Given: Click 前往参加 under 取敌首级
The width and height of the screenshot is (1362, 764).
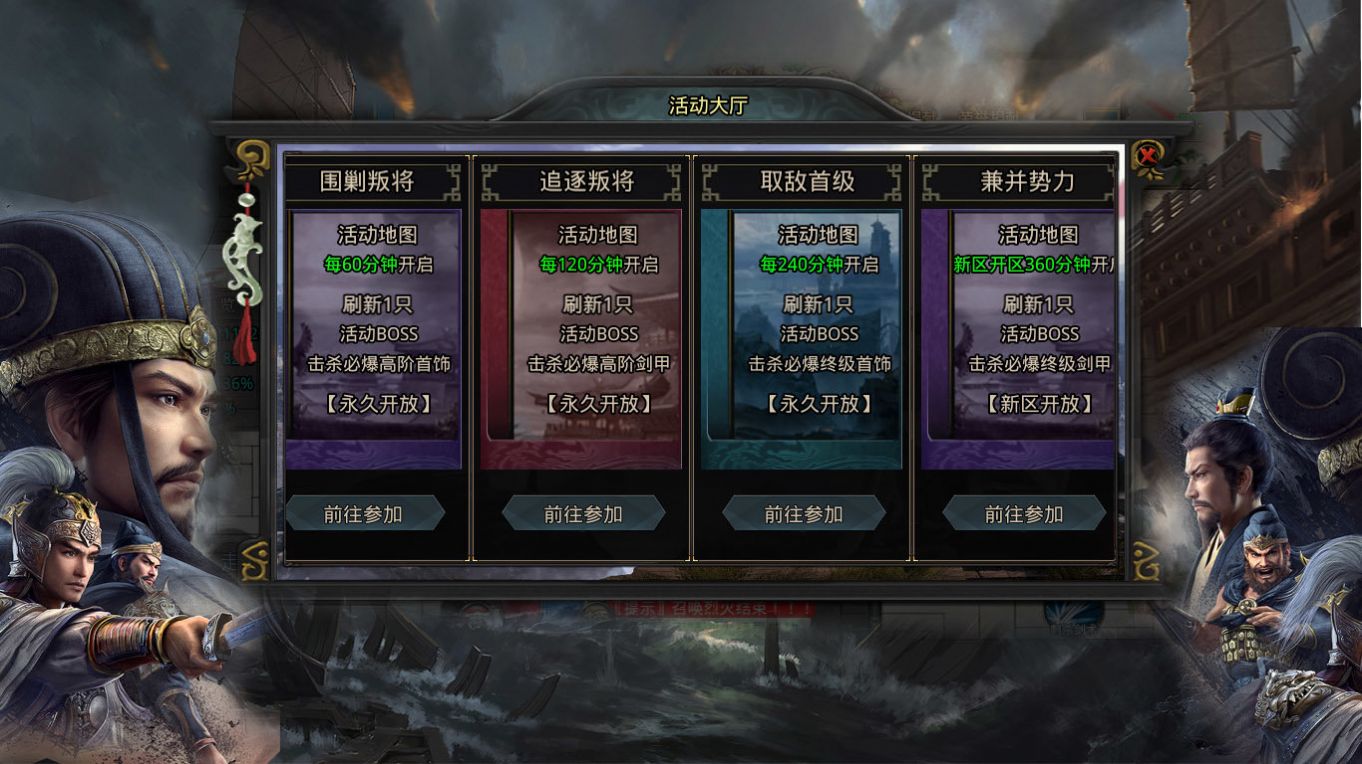Looking at the screenshot, I should (x=802, y=512).
